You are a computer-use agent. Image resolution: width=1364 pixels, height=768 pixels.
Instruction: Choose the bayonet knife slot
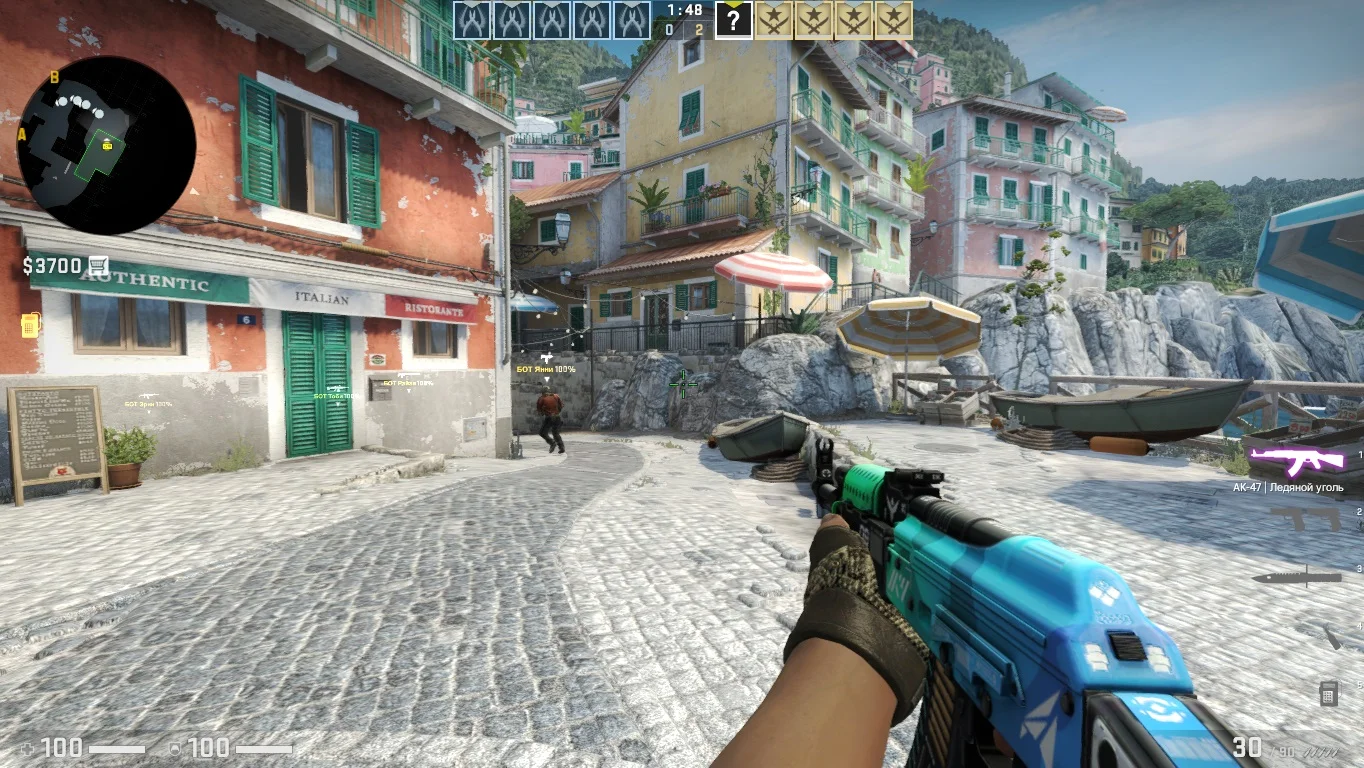click(x=1296, y=577)
